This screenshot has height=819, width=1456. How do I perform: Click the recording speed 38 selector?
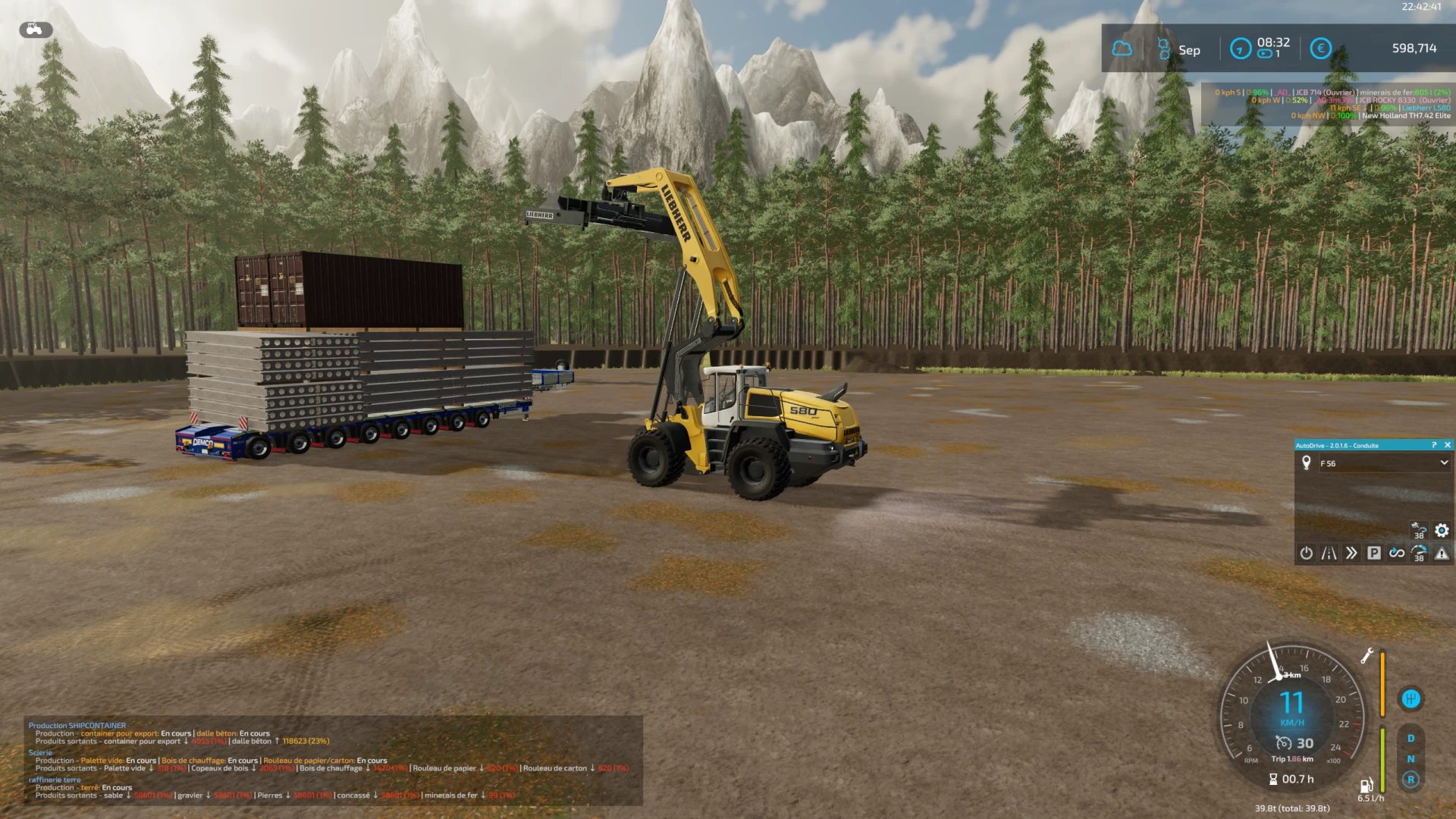(1420, 554)
